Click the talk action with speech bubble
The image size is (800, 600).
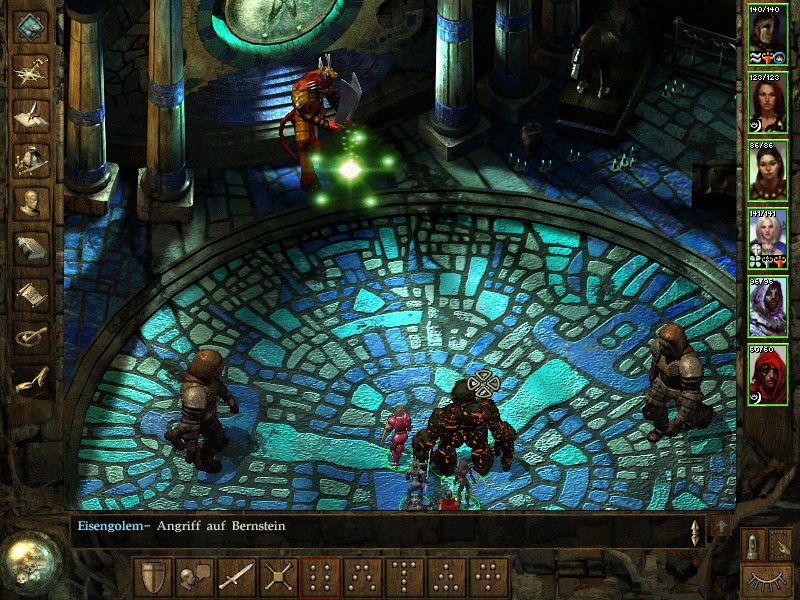[194, 578]
